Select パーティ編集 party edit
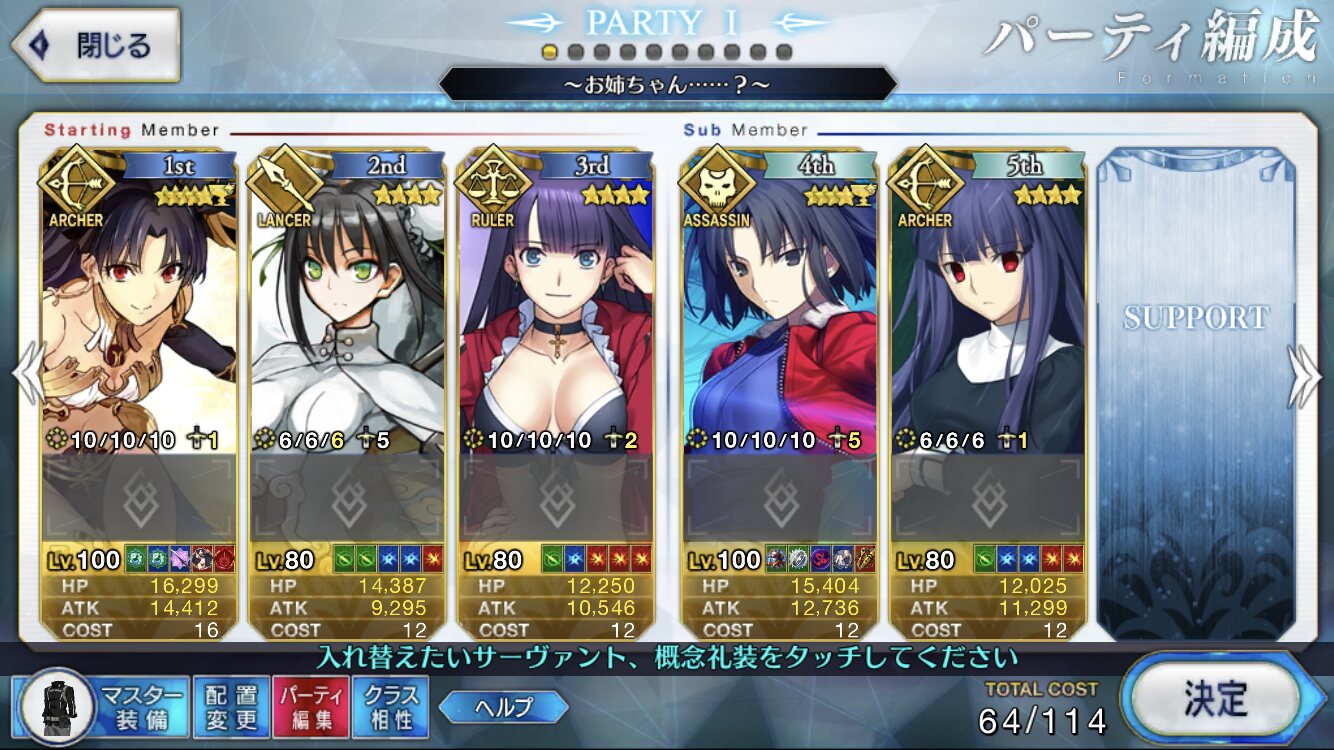Image resolution: width=1334 pixels, height=750 pixels. tap(310, 706)
